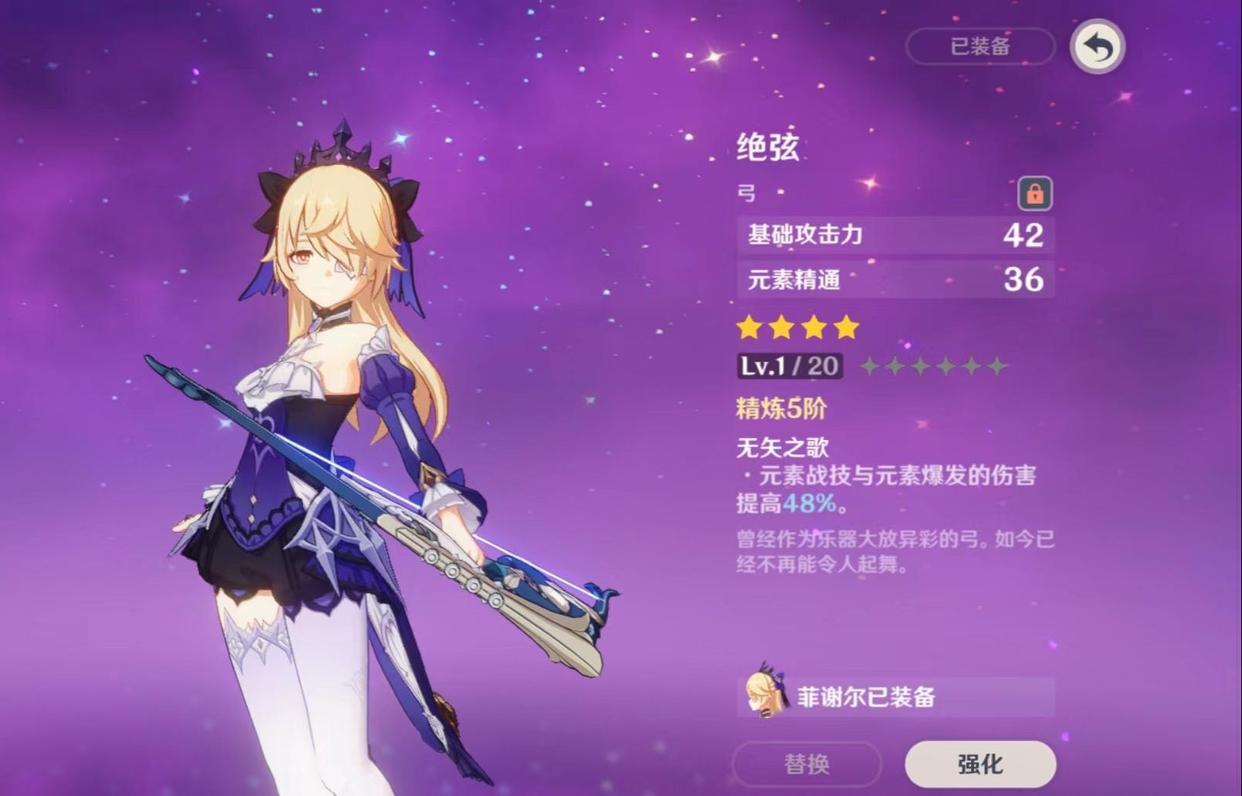
Task: Select the 菲谢尔已装备 character row
Action: pyautogui.click(x=896, y=697)
